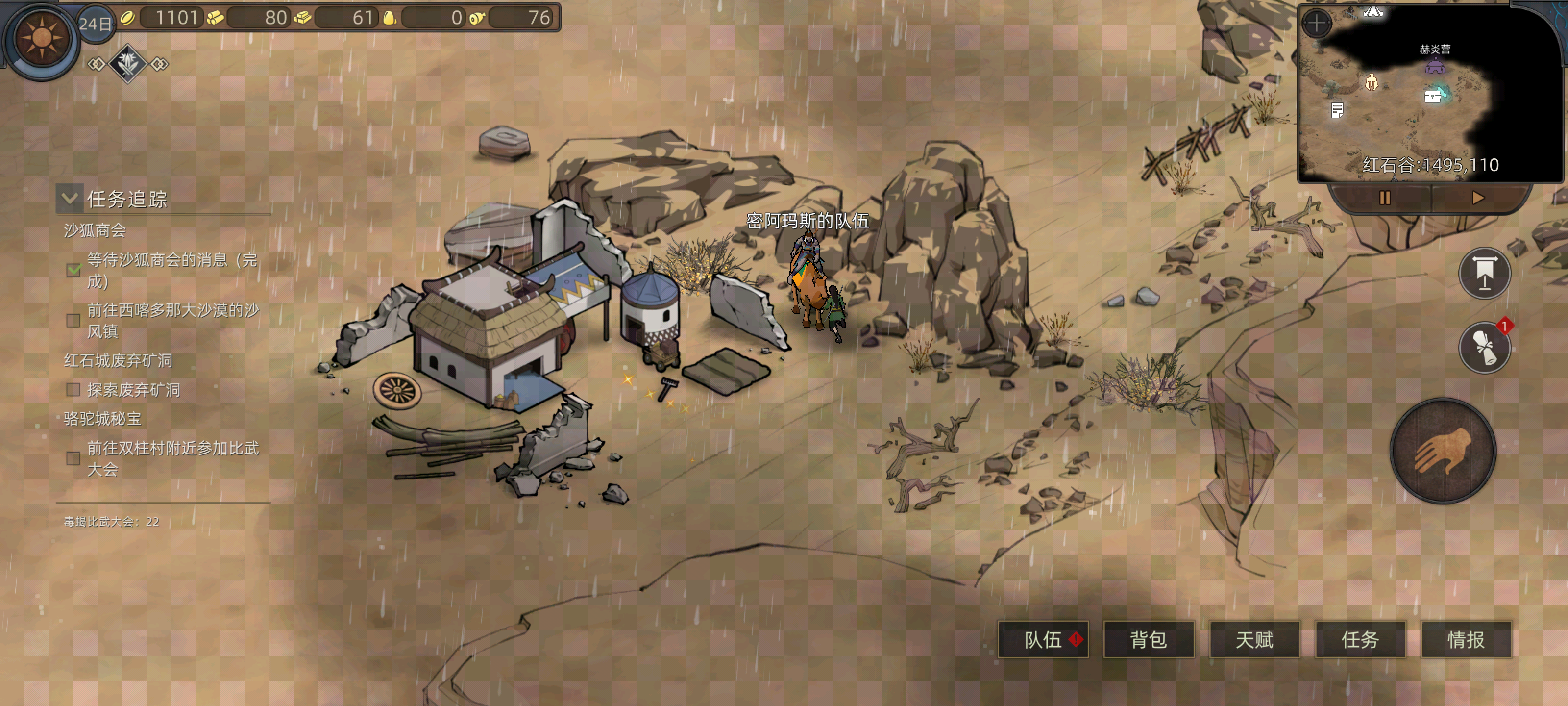Pause game time below the minimap
This screenshot has width=1568, height=706.
pos(1384,198)
